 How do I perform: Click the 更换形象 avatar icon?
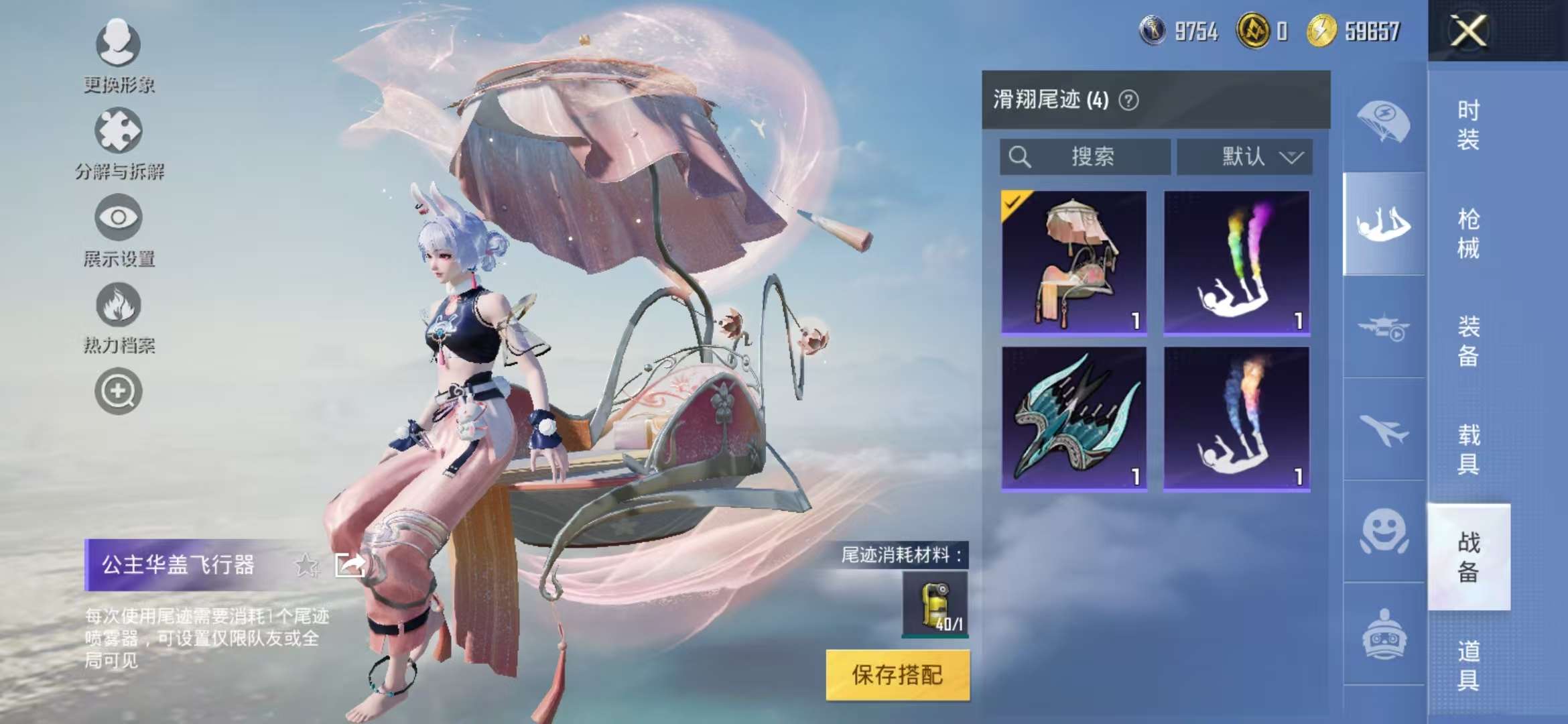pyautogui.click(x=117, y=44)
